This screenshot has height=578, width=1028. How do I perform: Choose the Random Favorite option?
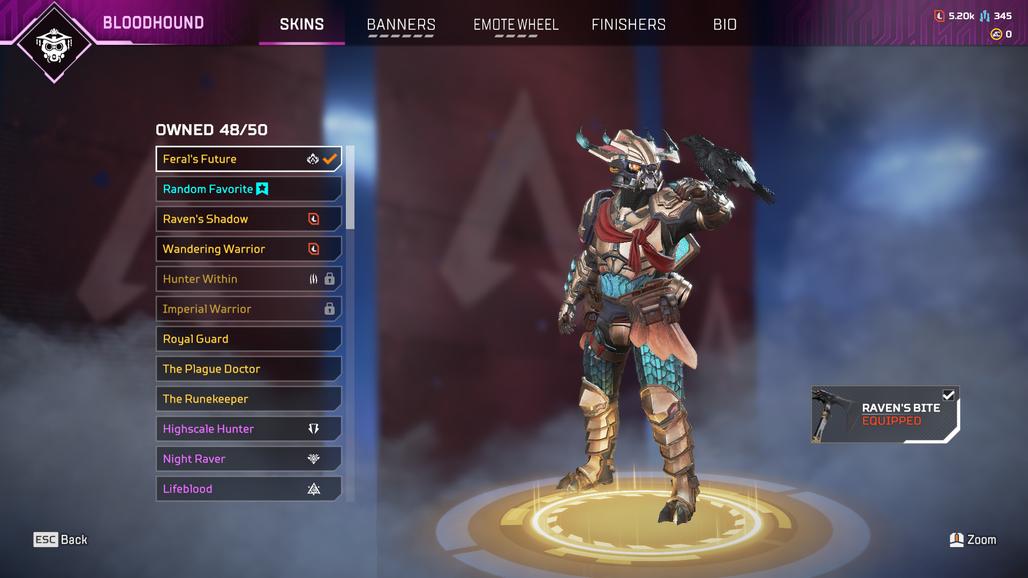[x=249, y=189]
